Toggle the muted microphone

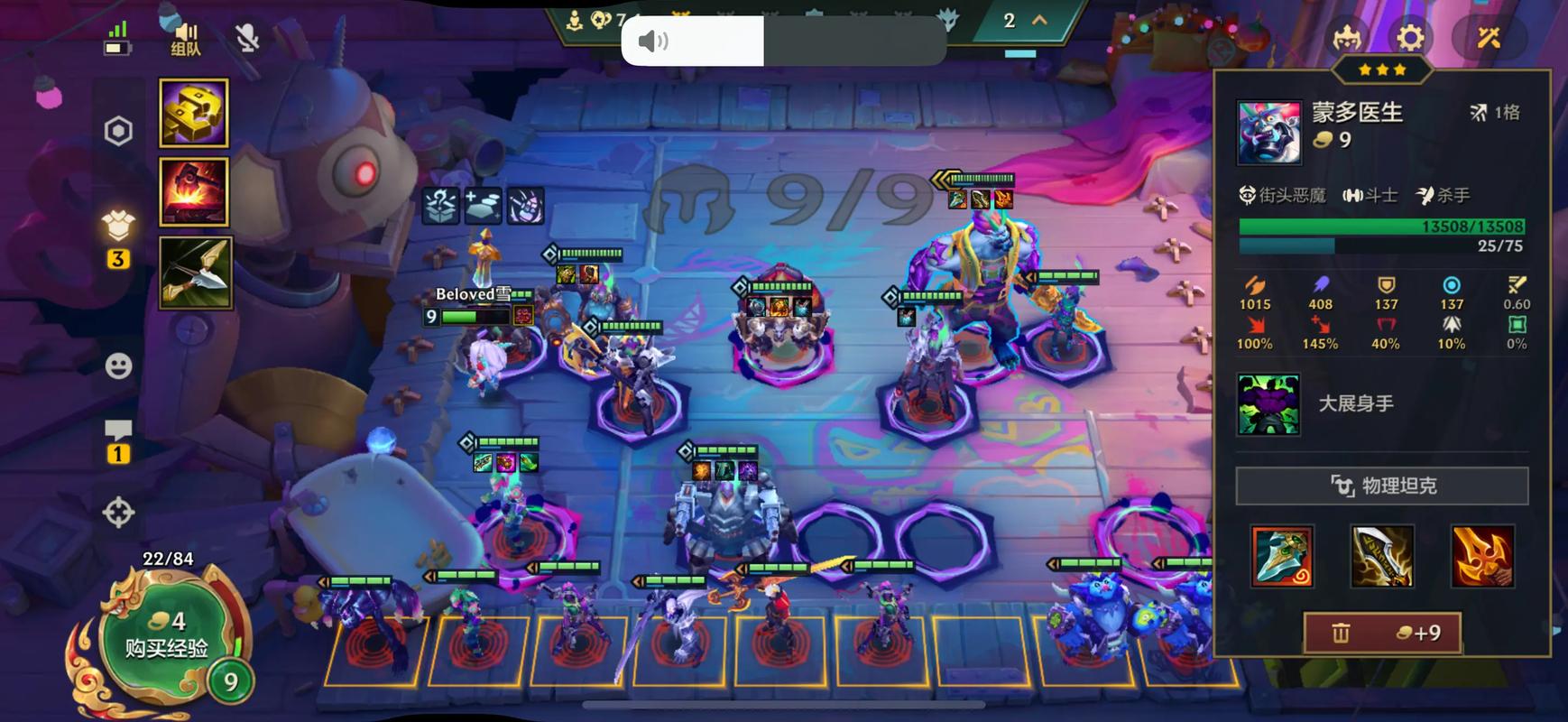(x=247, y=38)
